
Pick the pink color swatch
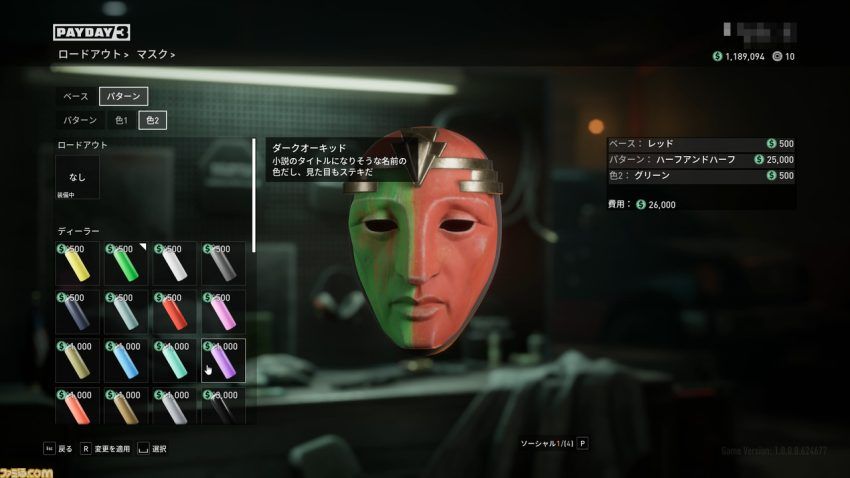(x=222, y=311)
